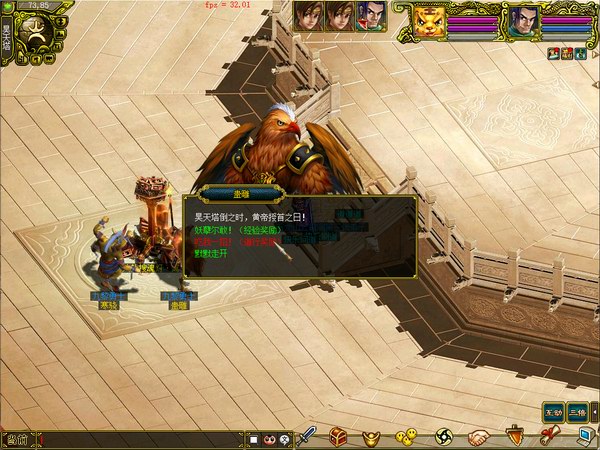Image resolution: width=600 pixels, height=450 pixels.
Task: Open the red-ribboned scroll icon
Action: point(549,436)
